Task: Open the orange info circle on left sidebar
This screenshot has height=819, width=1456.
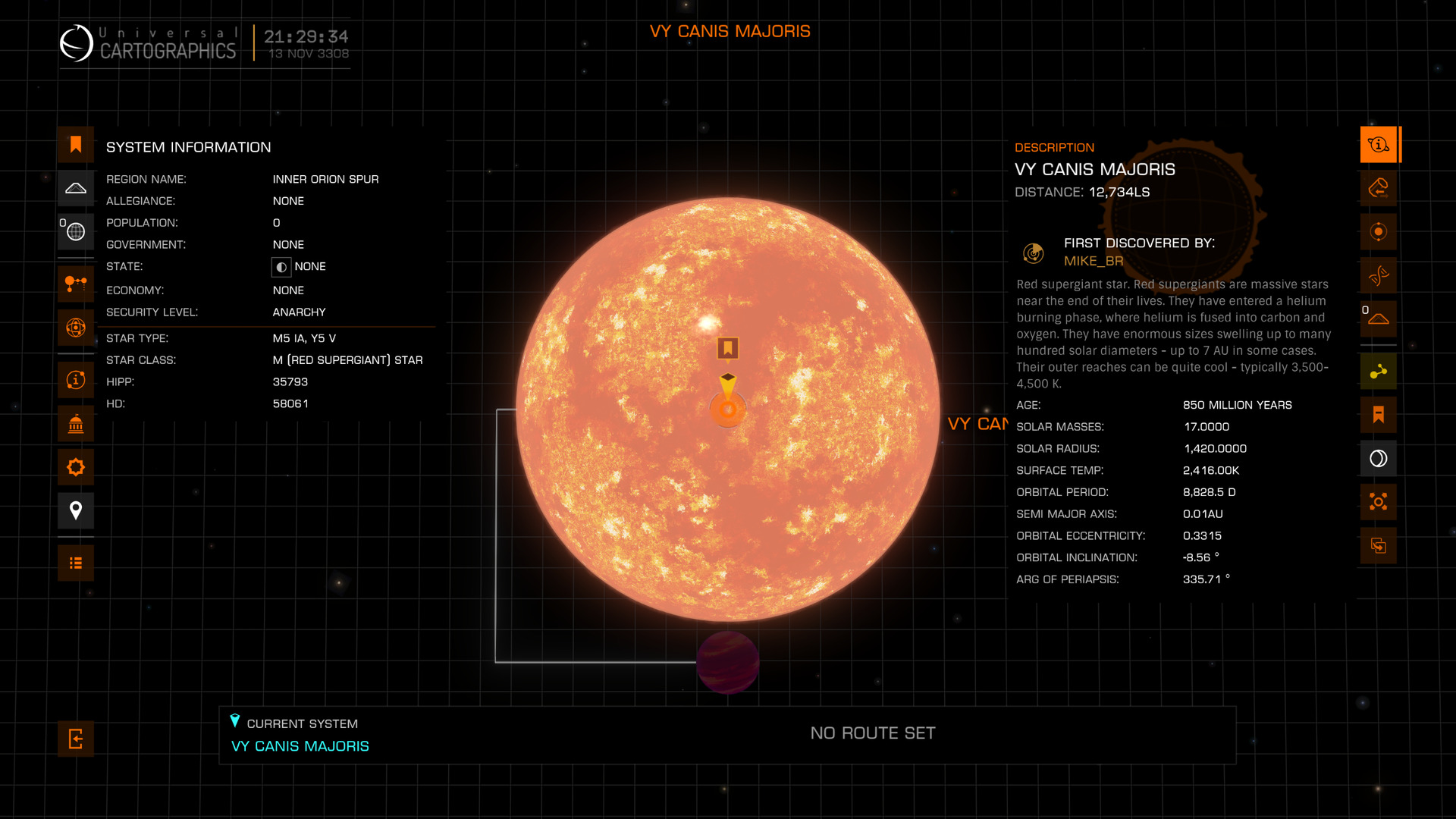Action: point(76,380)
